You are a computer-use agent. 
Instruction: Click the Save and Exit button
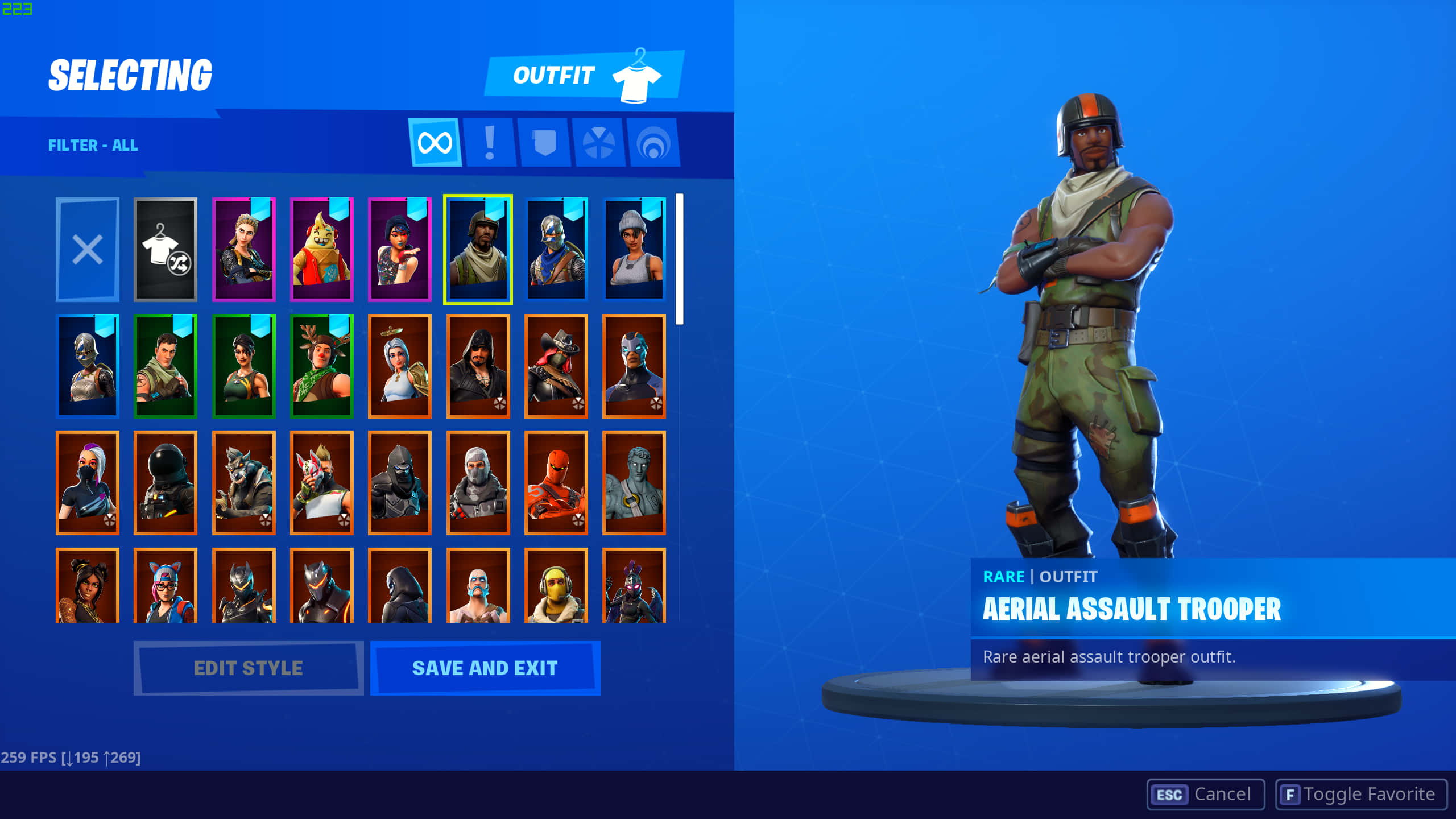(x=485, y=668)
